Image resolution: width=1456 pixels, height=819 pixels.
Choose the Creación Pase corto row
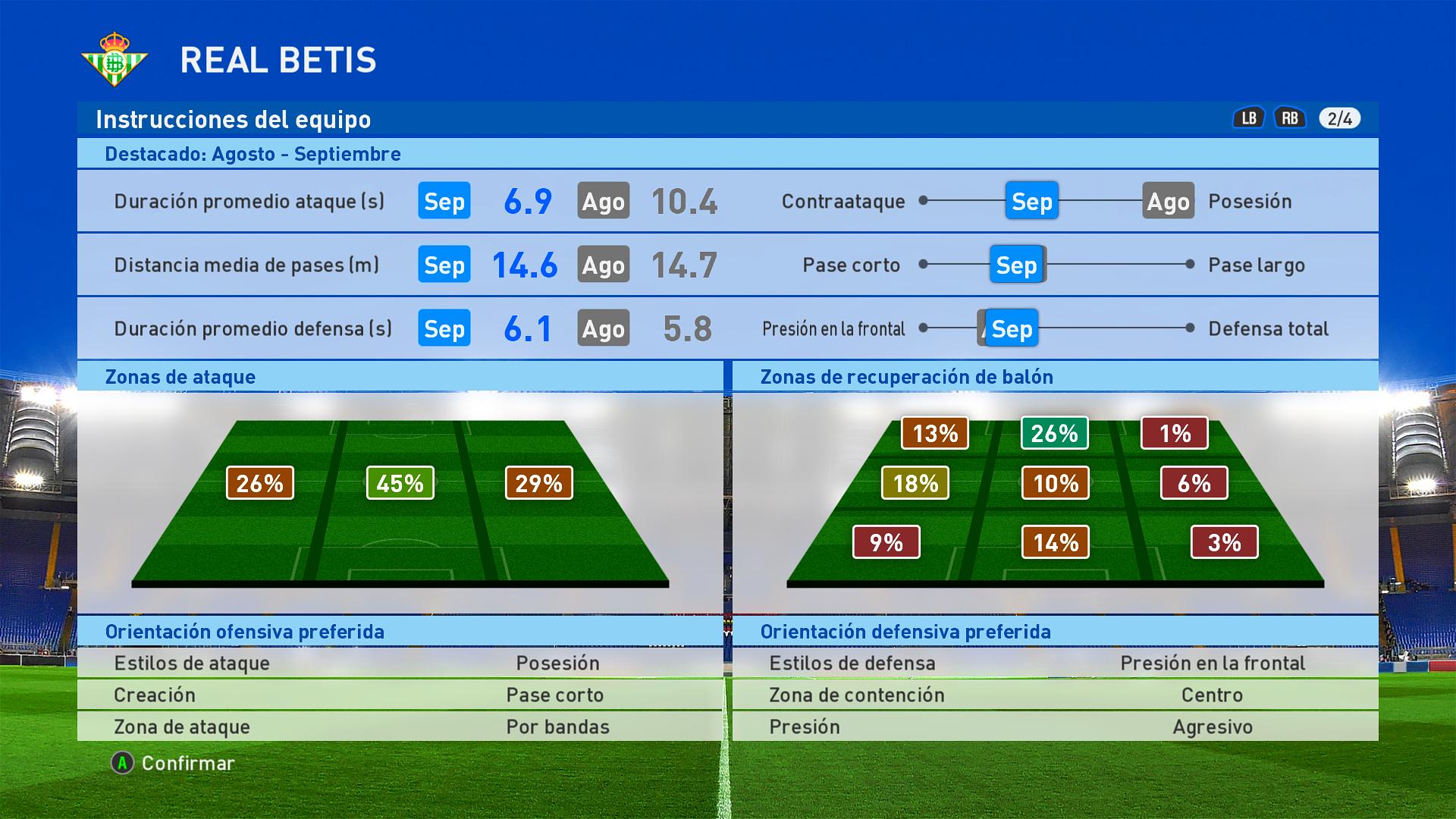400,695
